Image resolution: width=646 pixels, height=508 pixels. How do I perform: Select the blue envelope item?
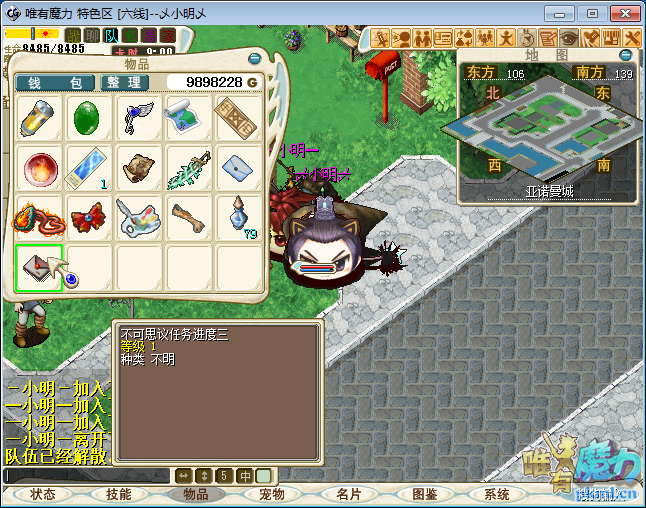pos(238,167)
